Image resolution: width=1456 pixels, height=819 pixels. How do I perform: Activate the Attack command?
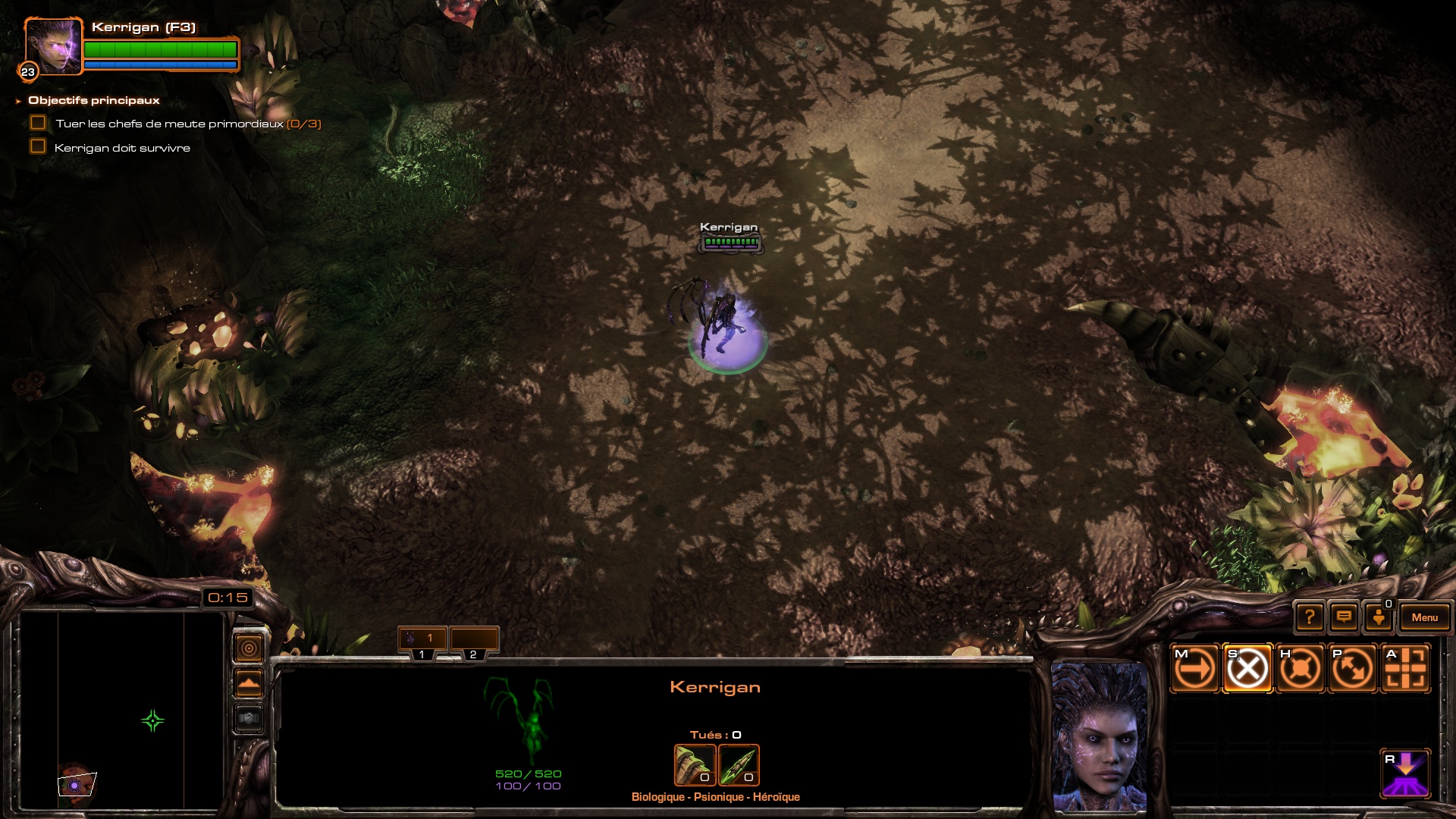[x=1404, y=669]
